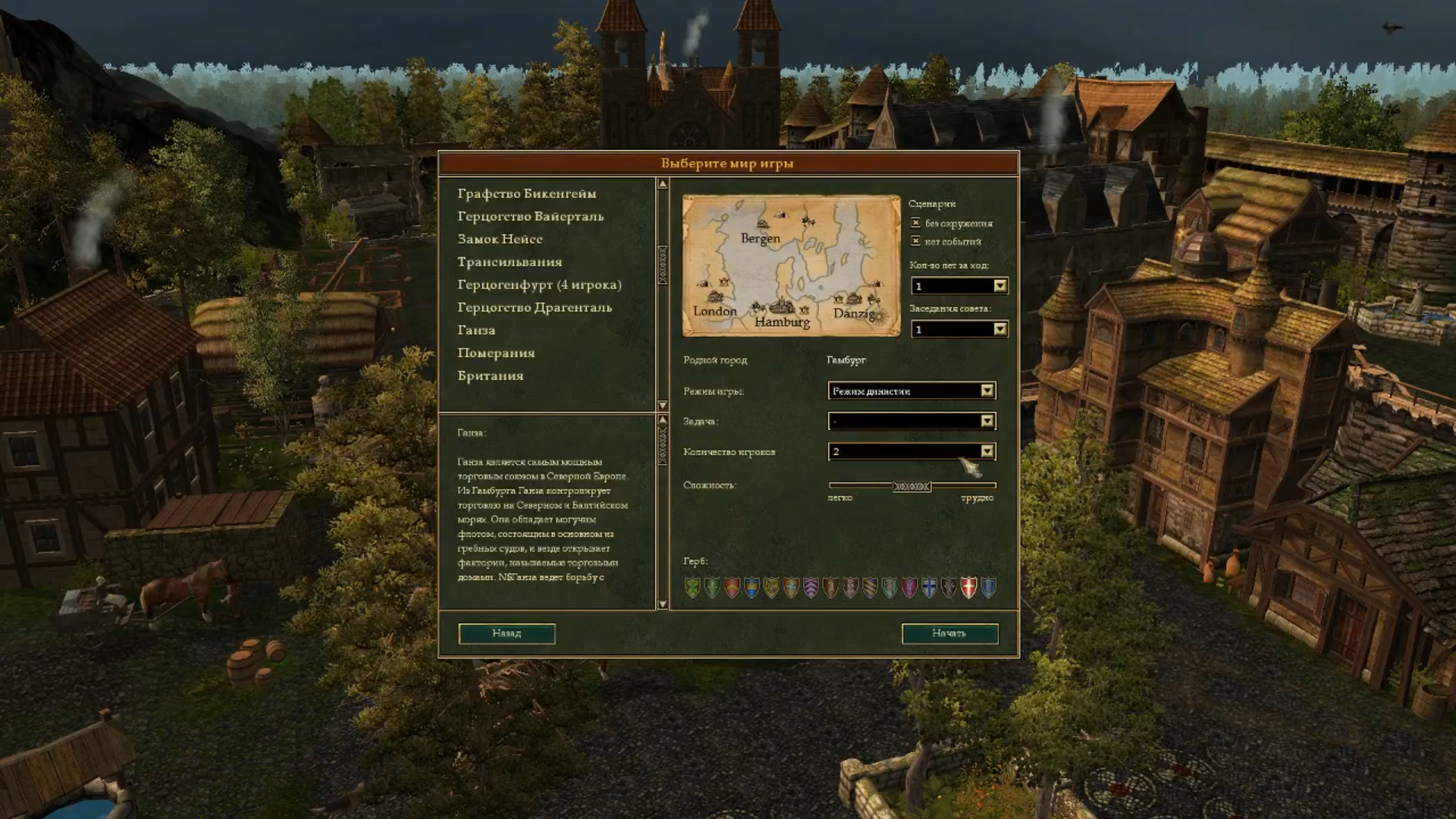Viewport: 1456px width, 819px height.
Task: Click the difficulty slider handle
Action: [912, 486]
